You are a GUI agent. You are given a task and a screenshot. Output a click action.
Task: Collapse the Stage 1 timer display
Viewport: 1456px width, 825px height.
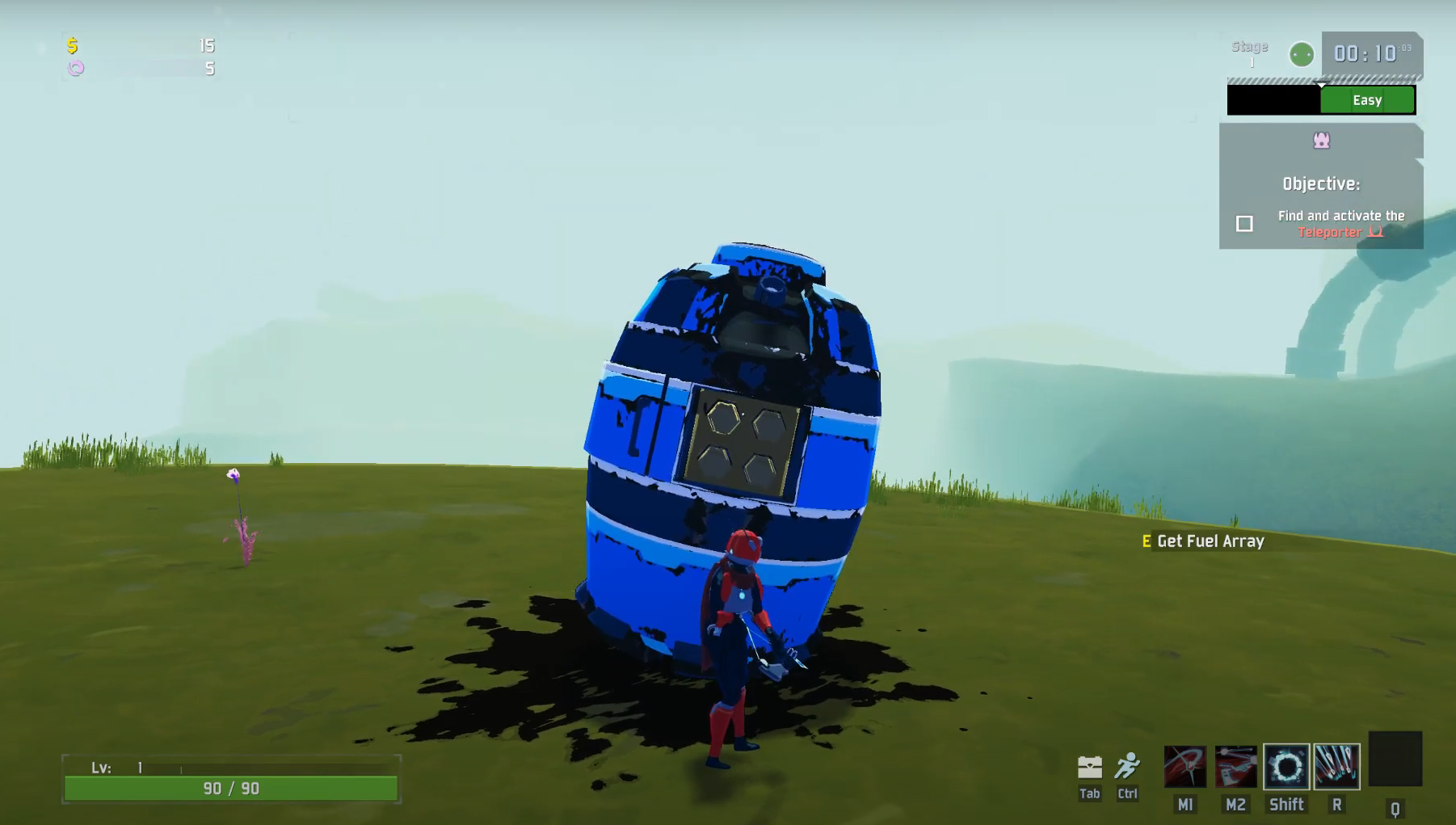pyautogui.click(x=1371, y=54)
